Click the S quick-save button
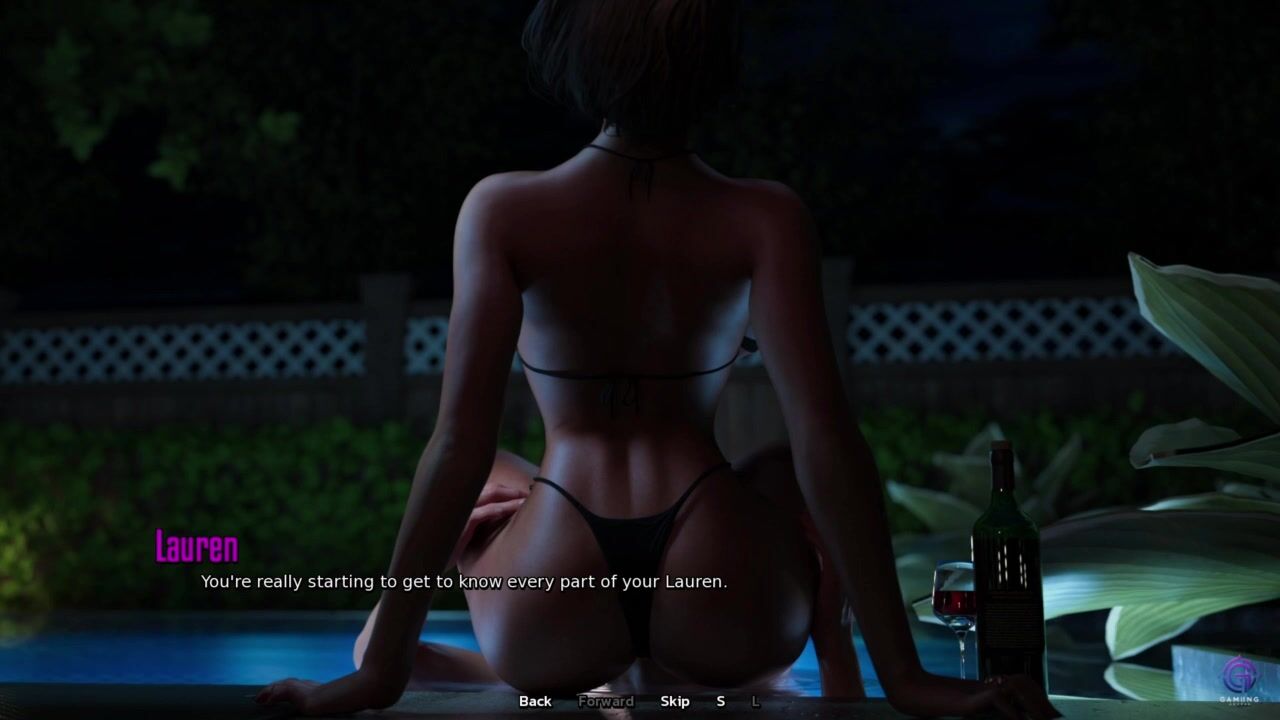This screenshot has width=1280, height=720. (x=720, y=701)
